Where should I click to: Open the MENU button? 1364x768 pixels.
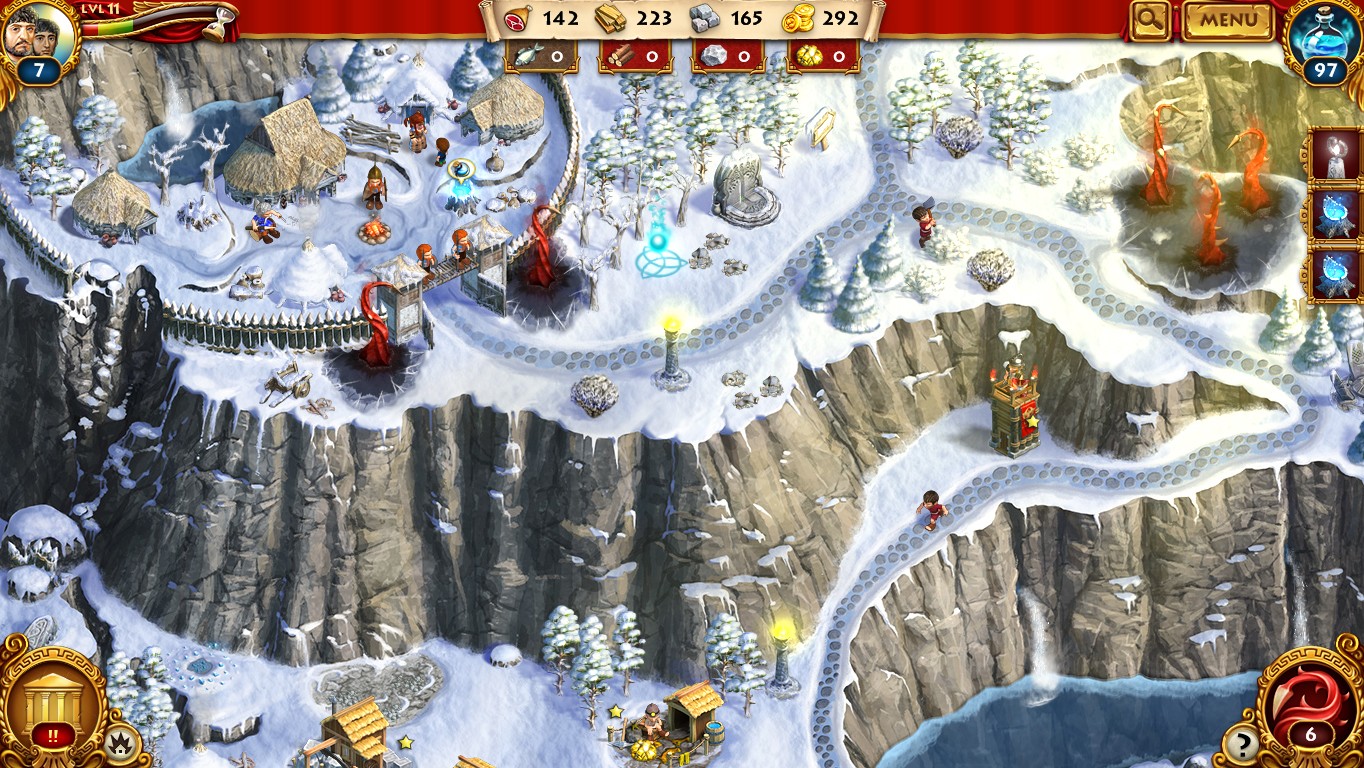click(x=1228, y=20)
